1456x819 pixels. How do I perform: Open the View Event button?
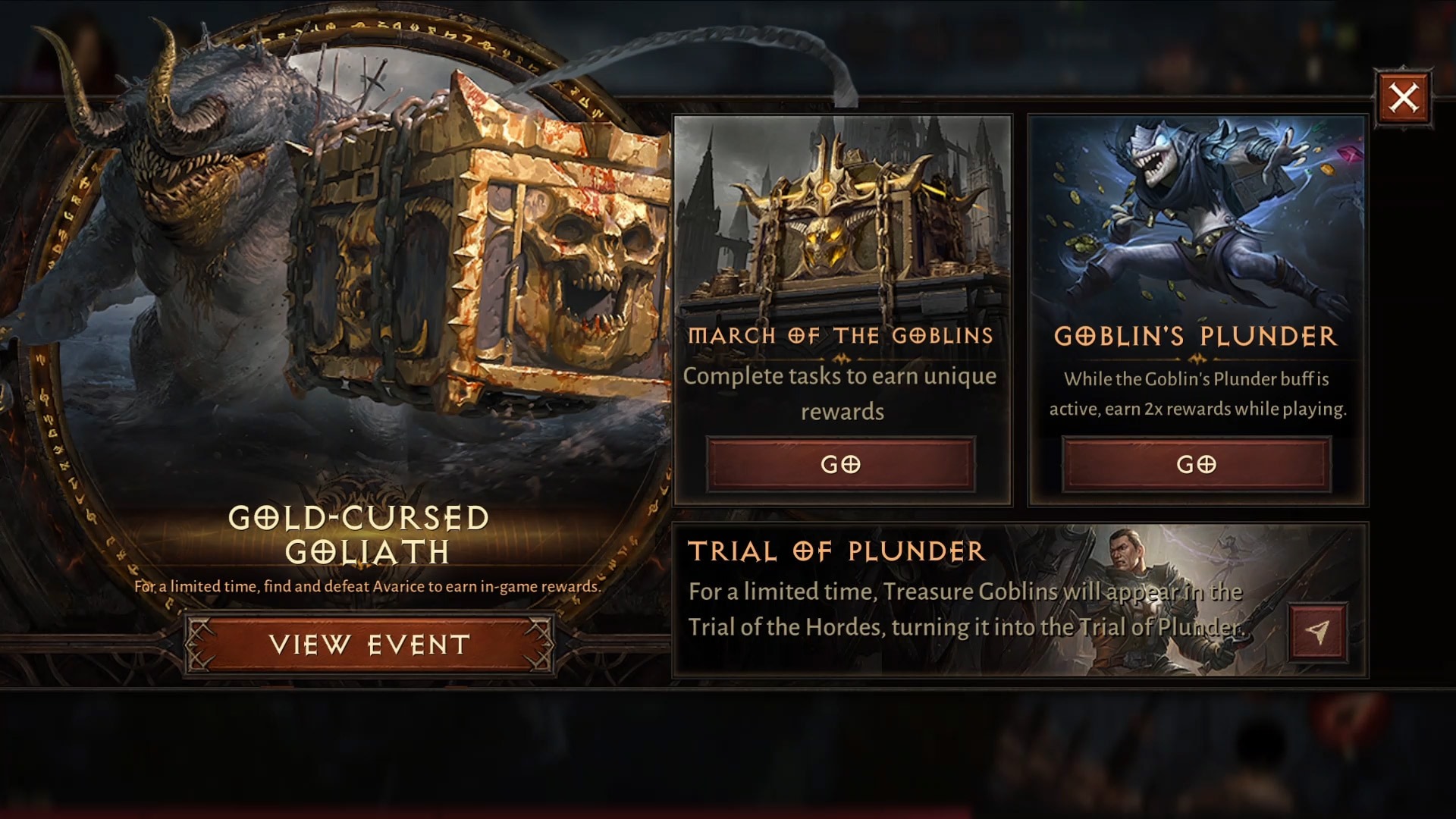click(x=369, y=645)
